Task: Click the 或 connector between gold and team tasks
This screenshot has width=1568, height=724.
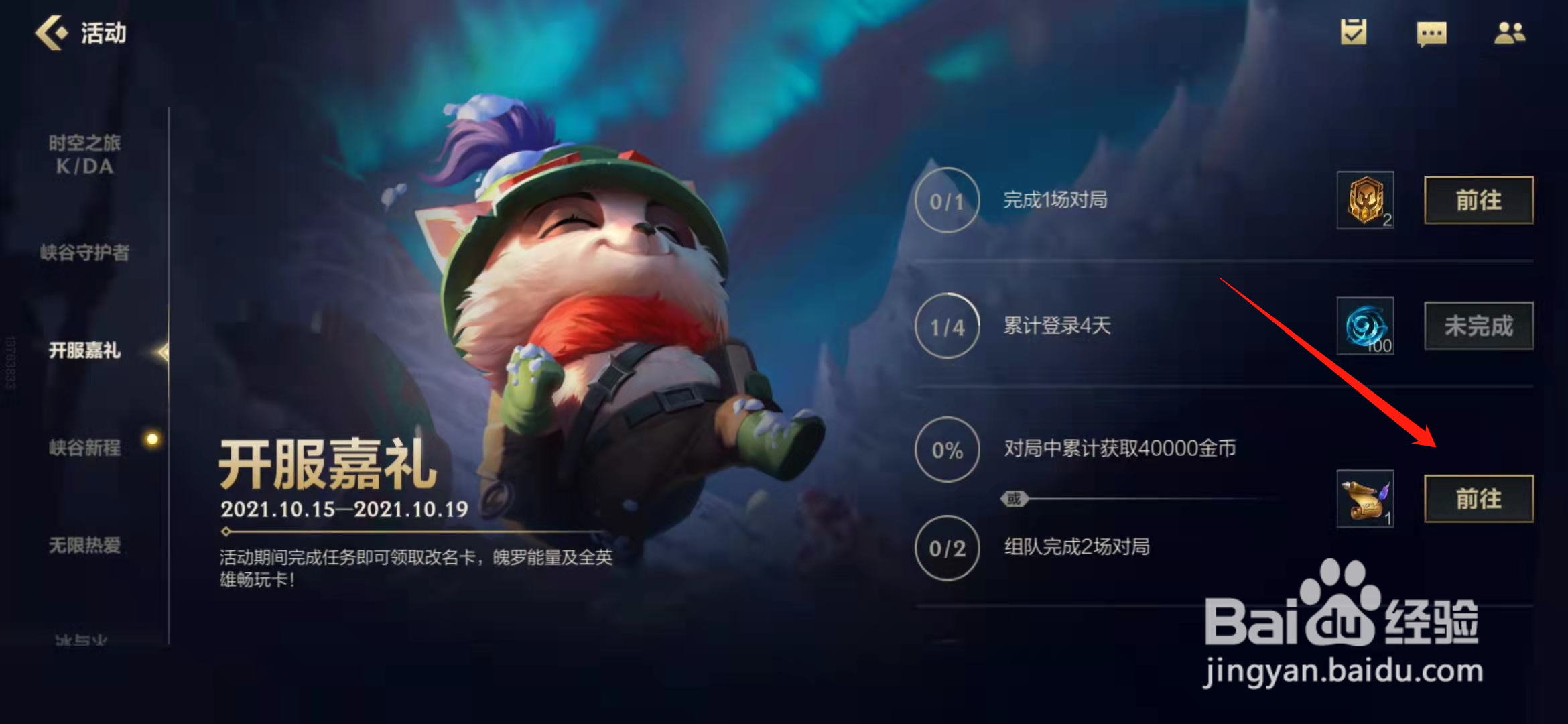Action: 1015,499
